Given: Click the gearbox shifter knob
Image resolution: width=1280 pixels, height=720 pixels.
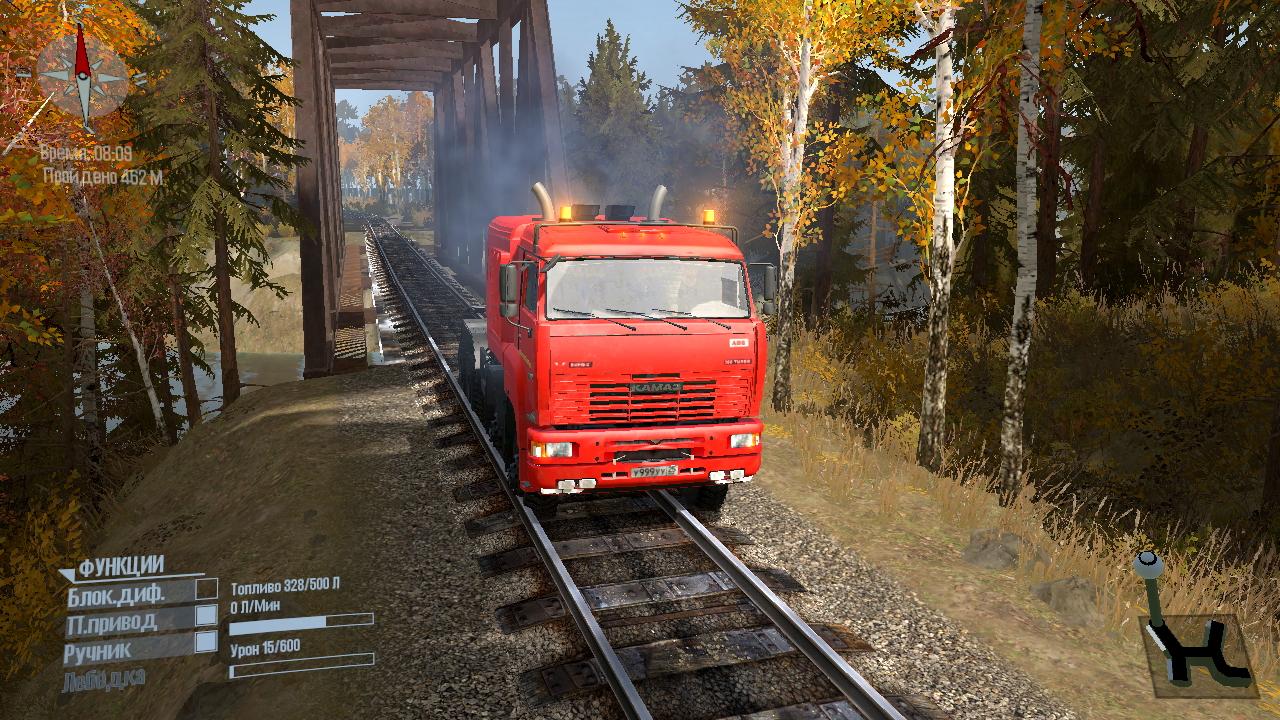Looking at the screenshot, I should [1147, 564].
